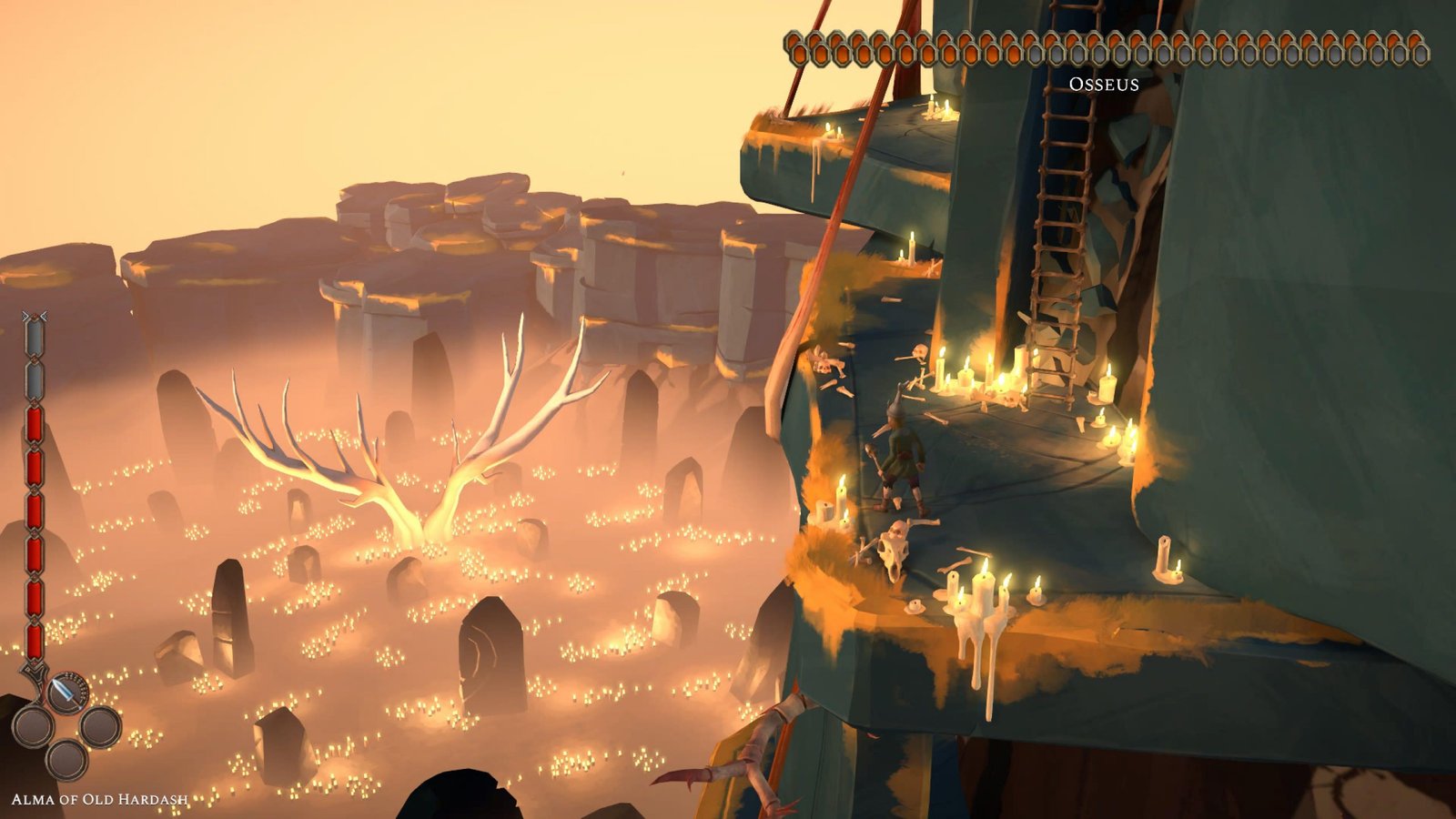Screen dimensions: 1456x819
Task: Click the Osseus boss name label
Action: point(1104,85)
